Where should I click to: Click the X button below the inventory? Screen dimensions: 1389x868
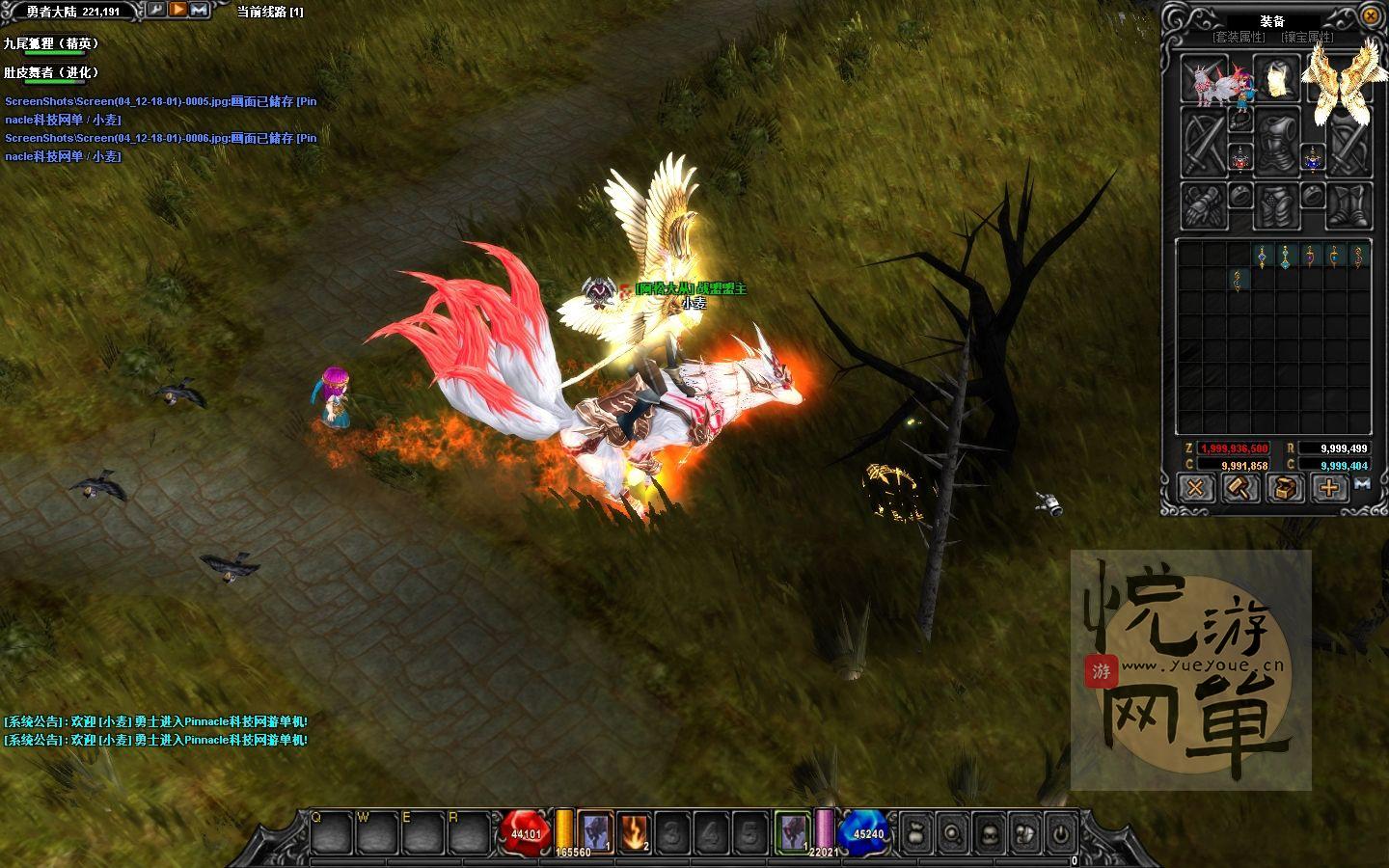tap(1195, 488)
